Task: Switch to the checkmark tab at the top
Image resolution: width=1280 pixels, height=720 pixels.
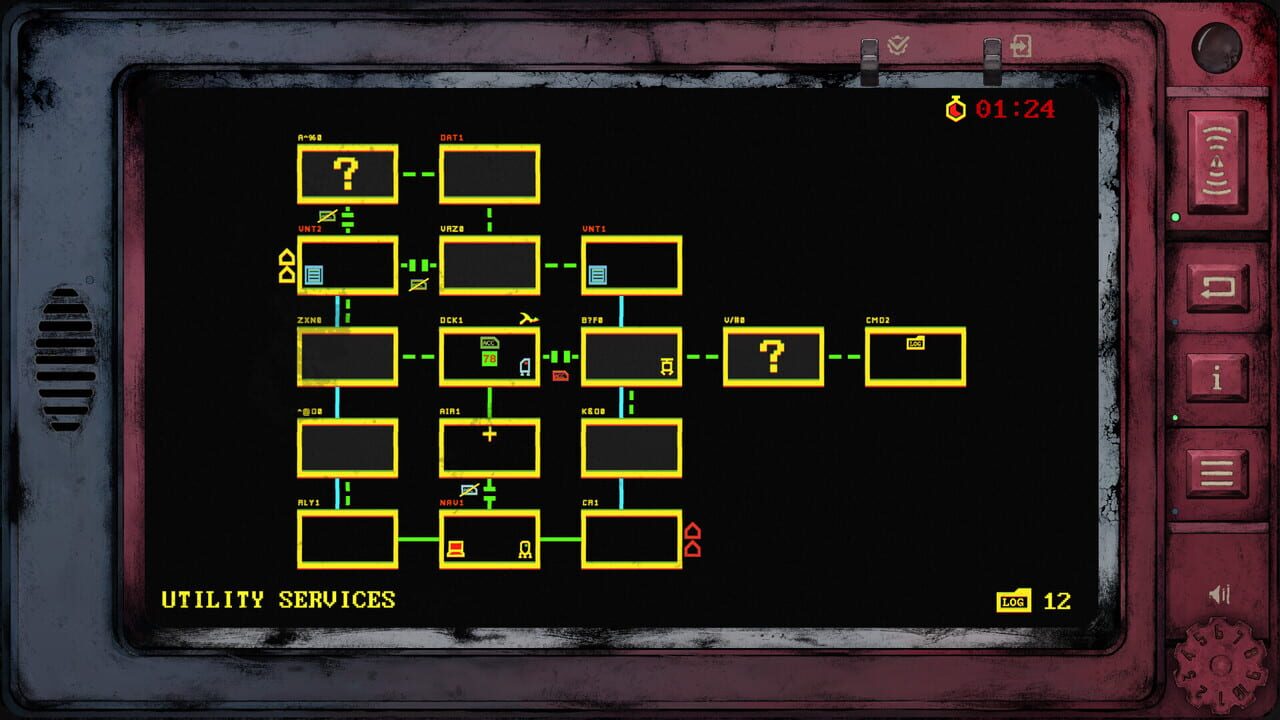Action: click(900, 45)
